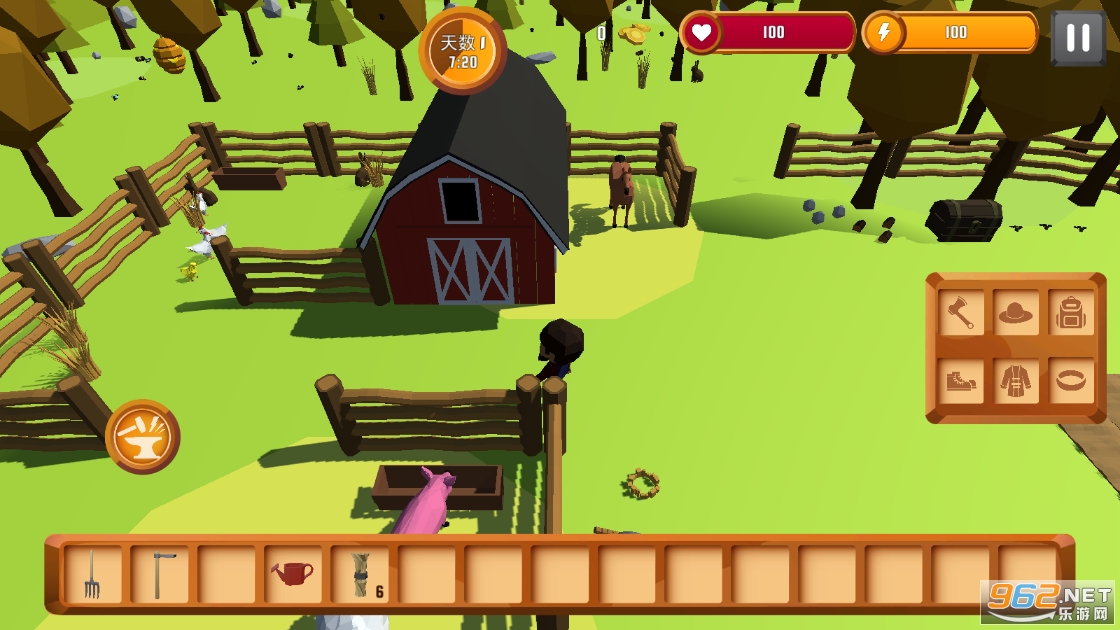Select the pitchfork in the hotbar

point(92,574)
